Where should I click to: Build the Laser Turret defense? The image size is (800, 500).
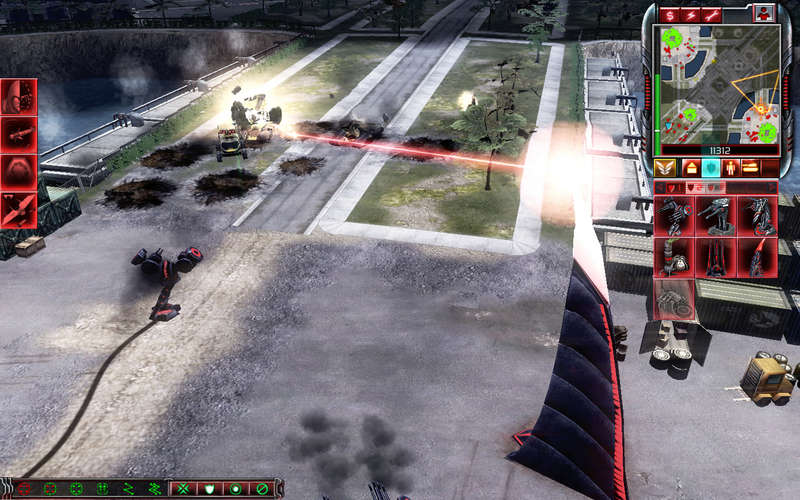pos(716,216)
